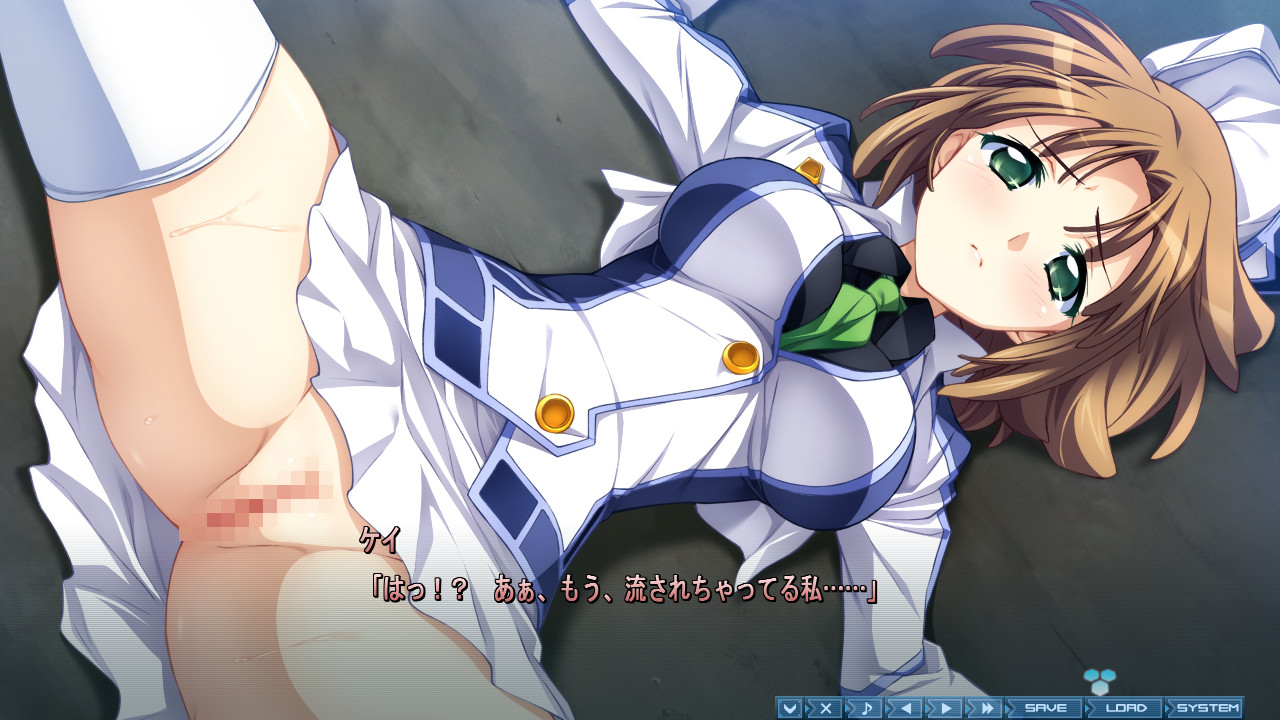This screenshot has width=1280, height=720.
Task: Hide the message window with the down chevron
Action: point(790,707)
